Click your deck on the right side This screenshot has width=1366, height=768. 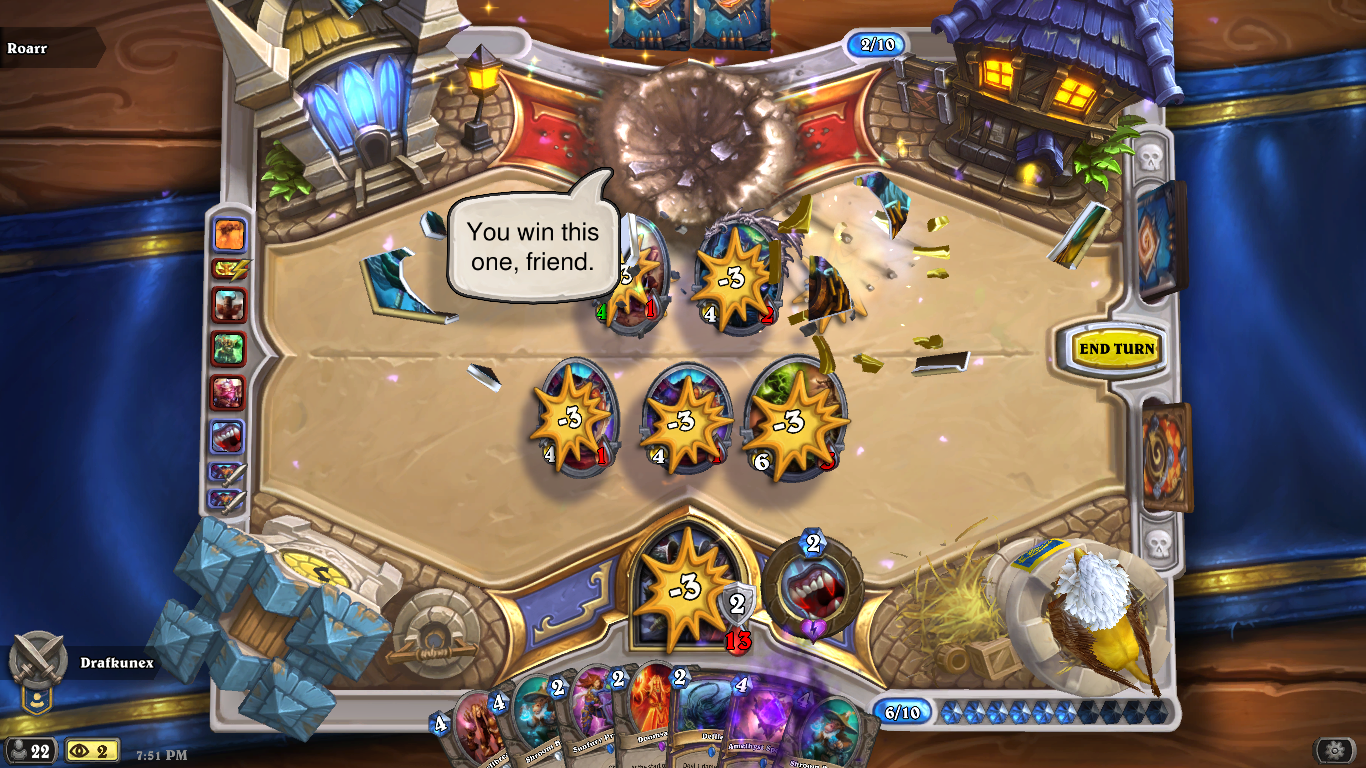point(1166,455)
